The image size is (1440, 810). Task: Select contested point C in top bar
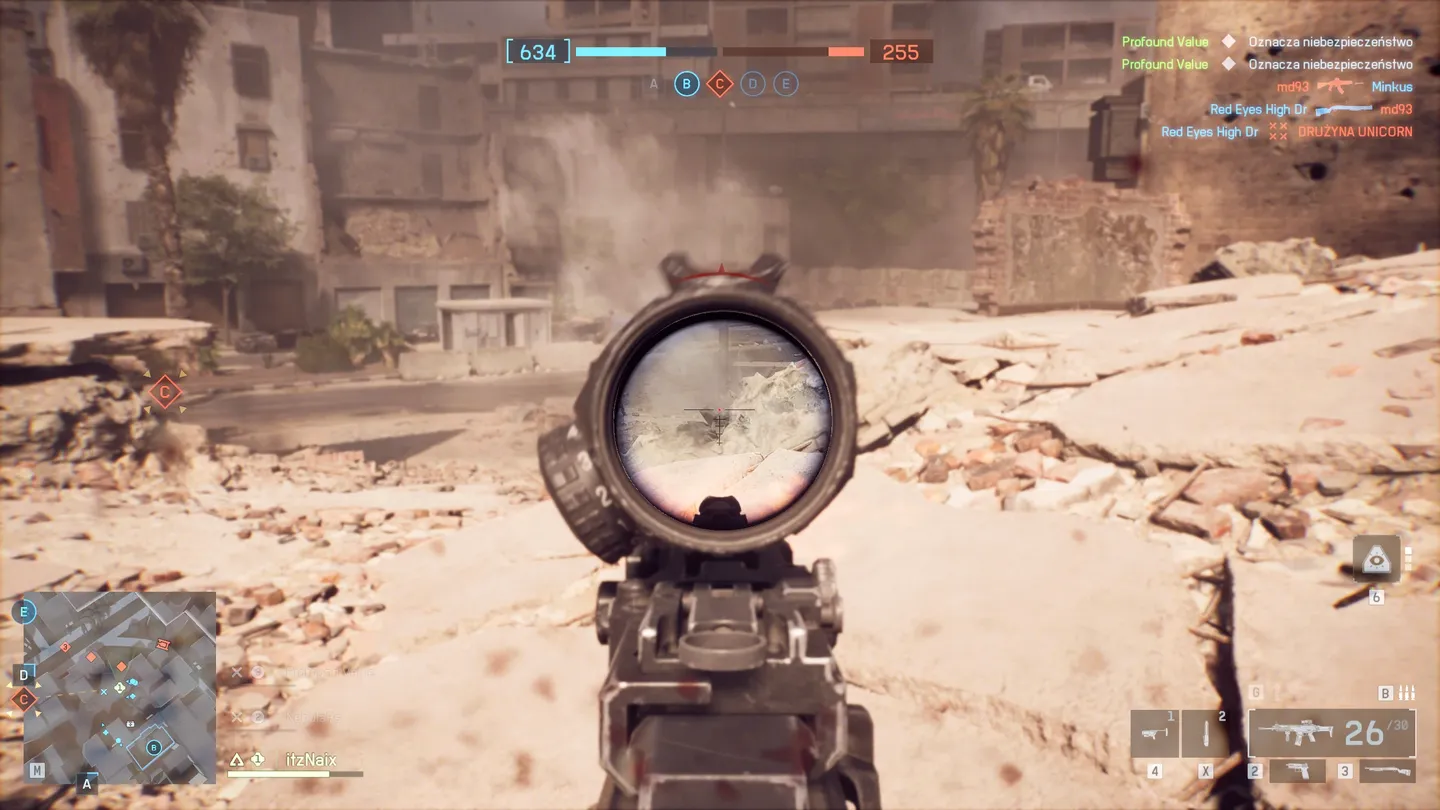point(719,84)
